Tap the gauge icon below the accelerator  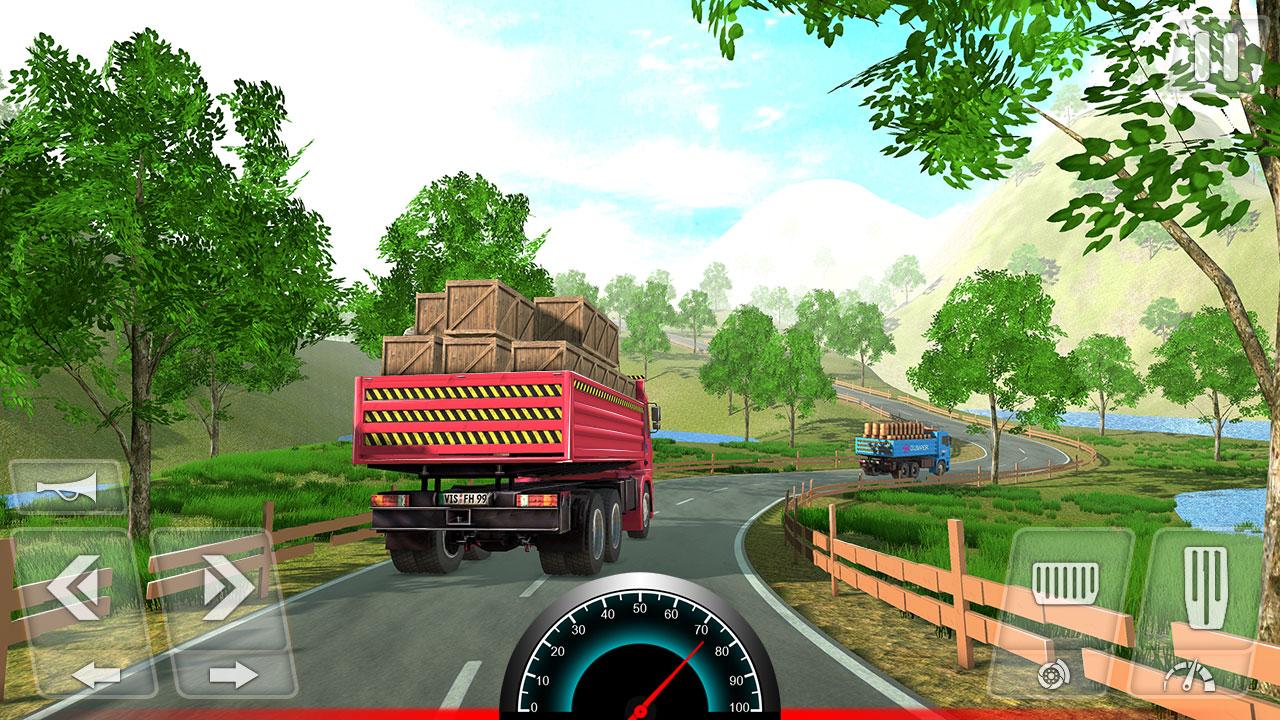tap(1193, 674)
